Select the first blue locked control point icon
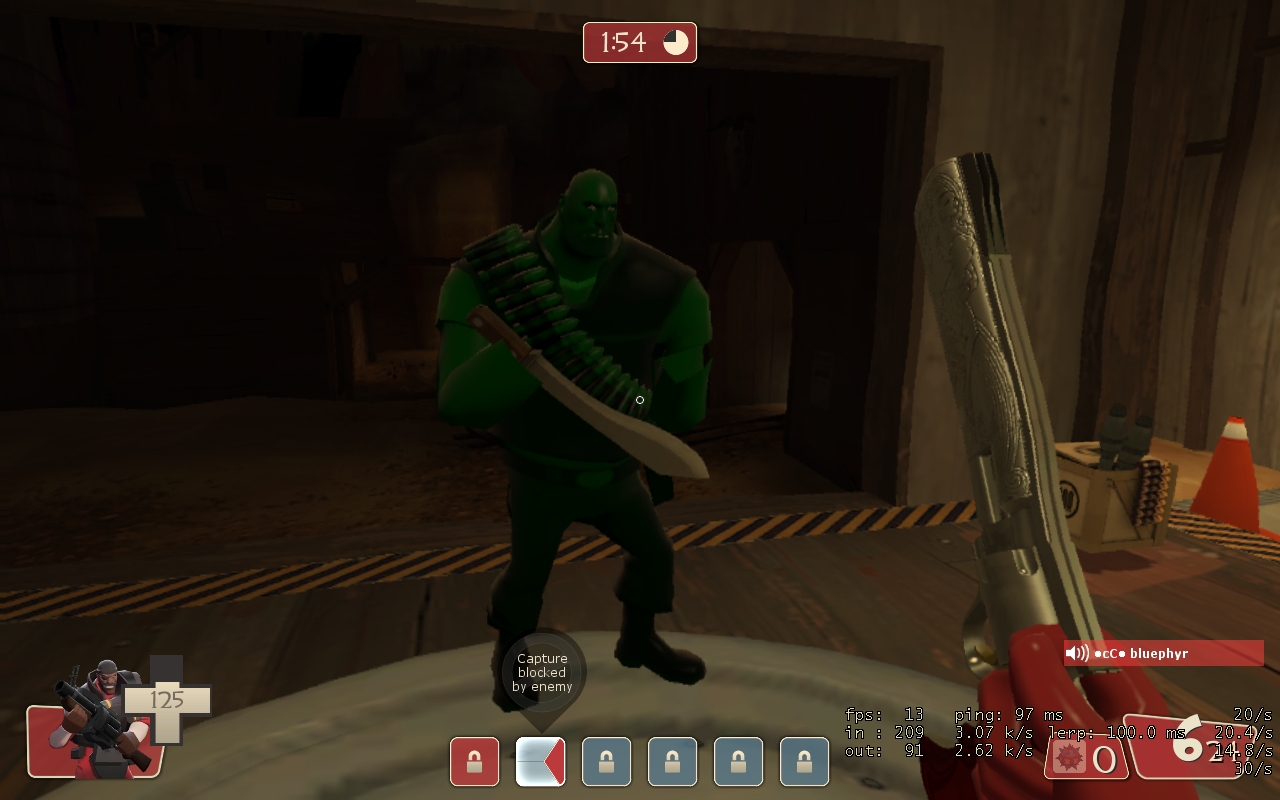The height and width of the screenshot is (800, 1280). tap(606, 761)
